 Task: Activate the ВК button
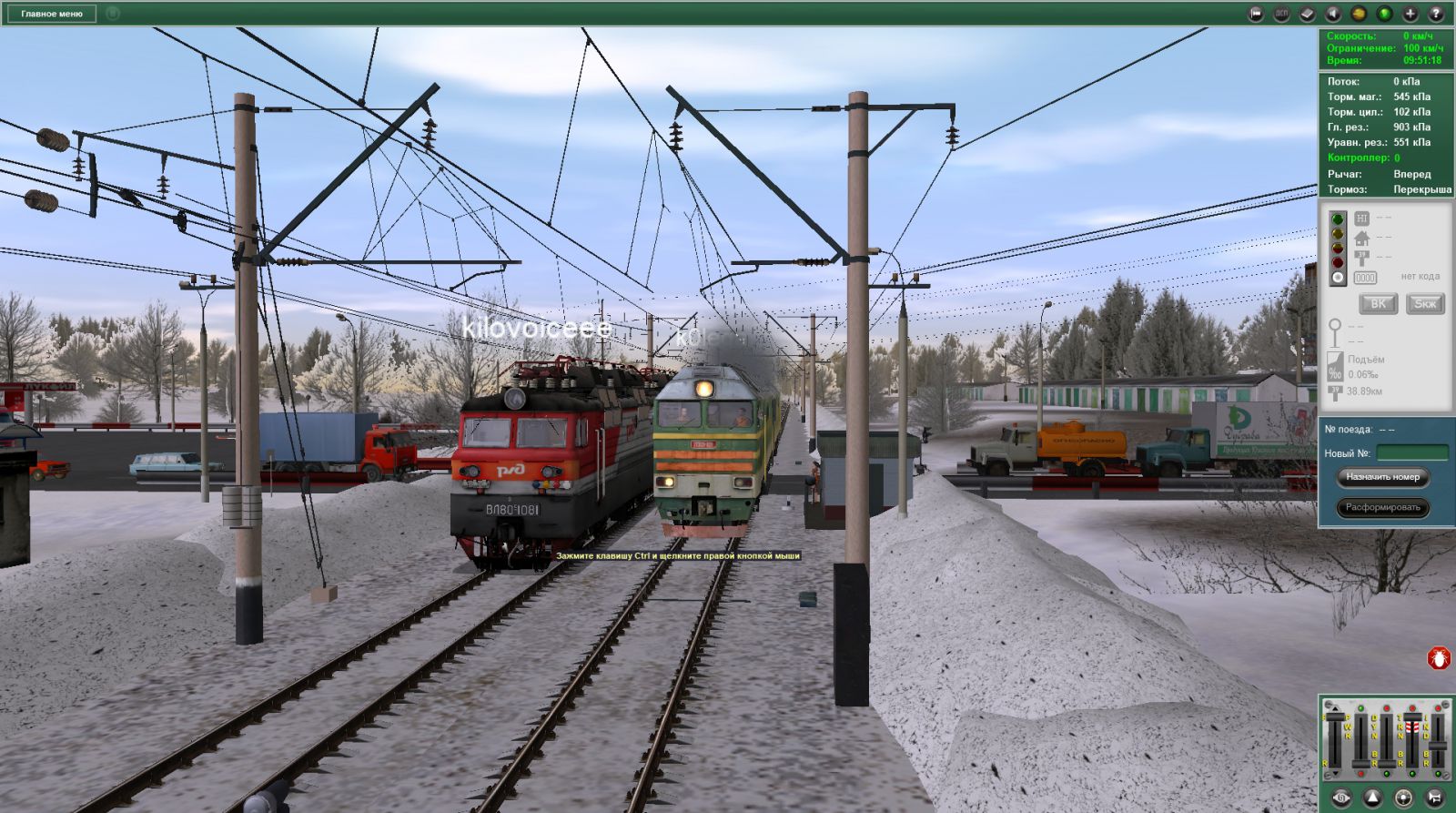click(x=1378, y=304)
